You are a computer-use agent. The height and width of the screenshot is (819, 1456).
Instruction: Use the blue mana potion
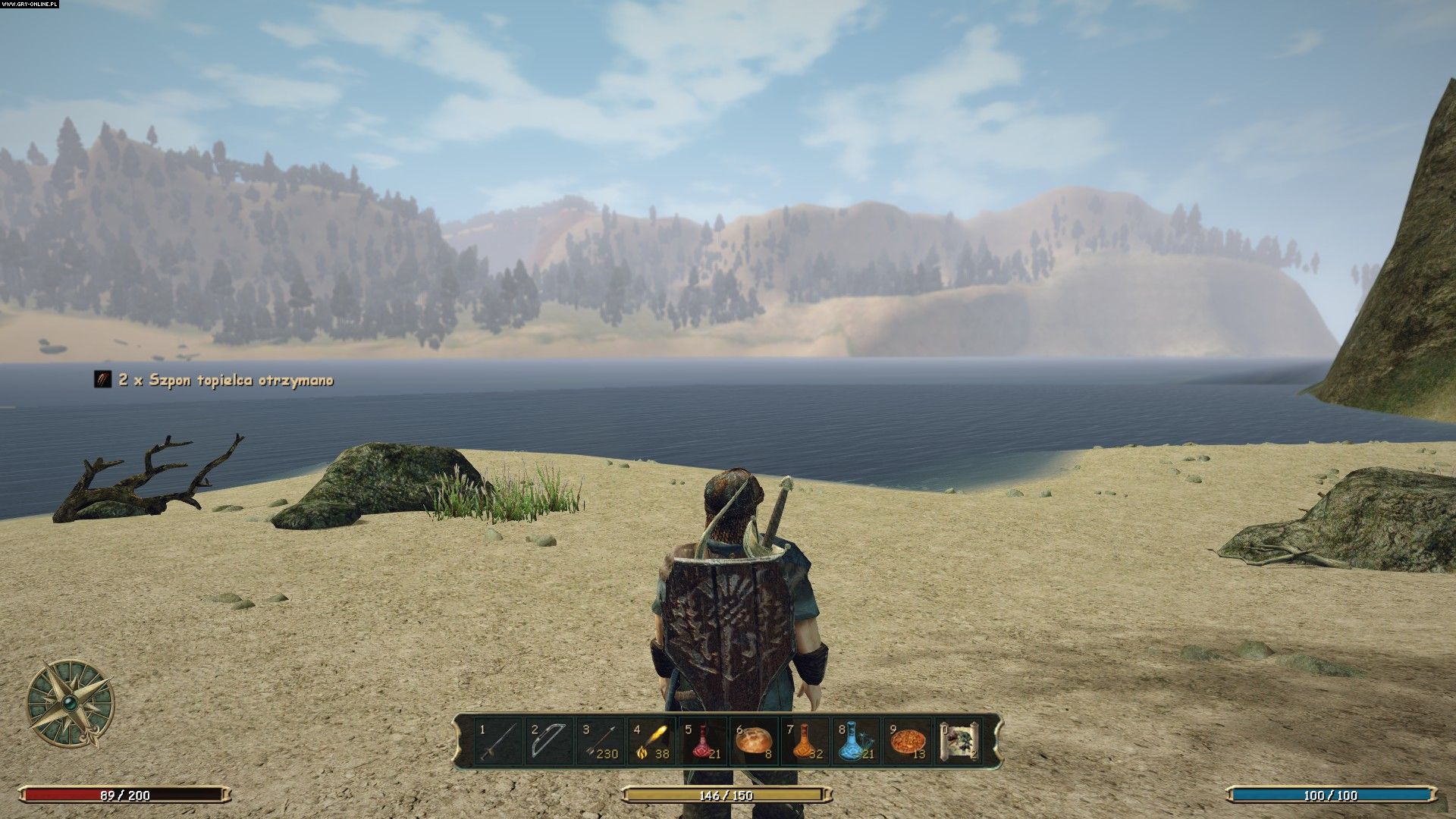[x=856, y=742]
